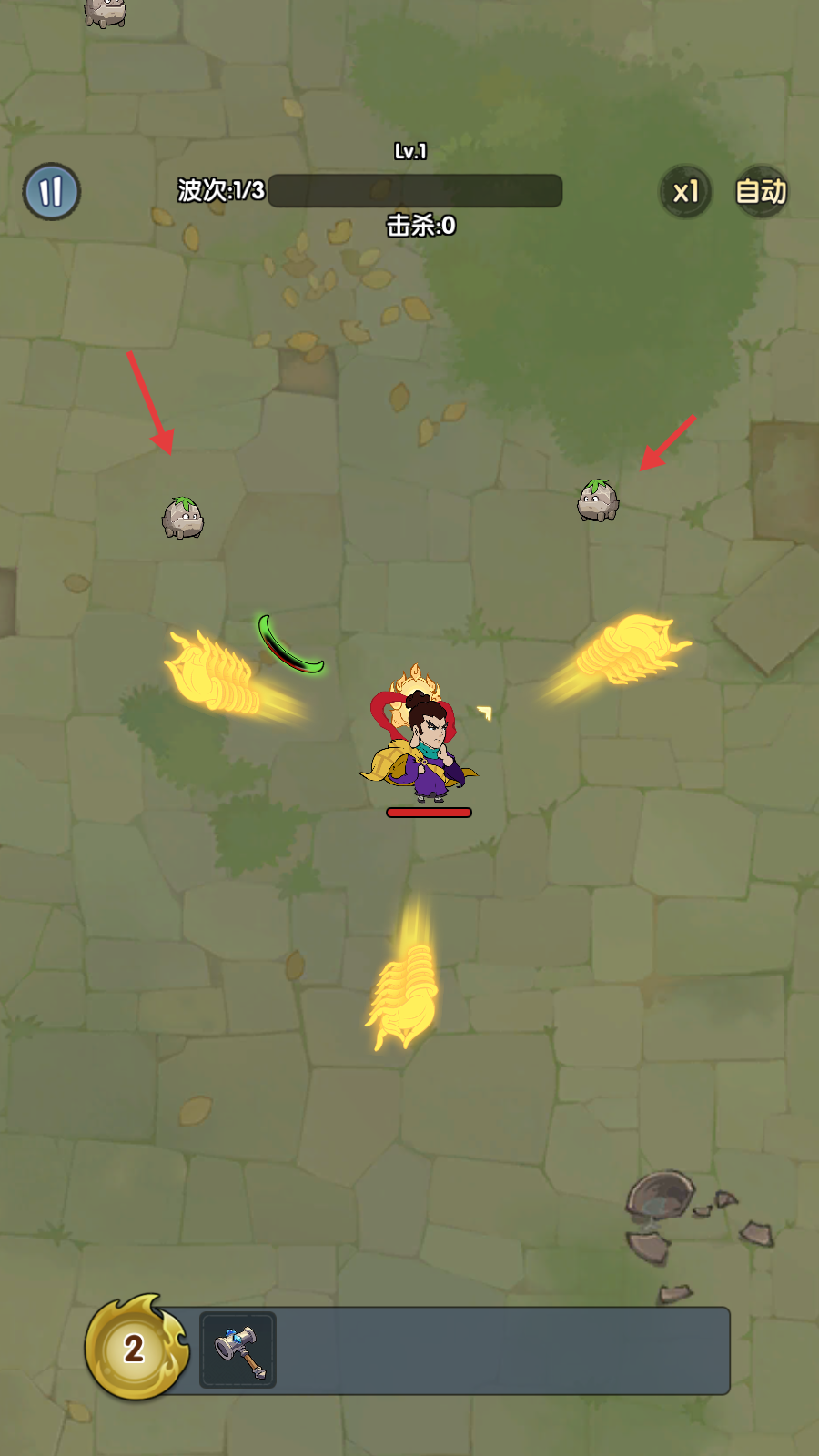Image resolution: width=819 pixels, height=1456 pixels.
Task: Pause the game with the pause button
Action: [x=52, y=191]
